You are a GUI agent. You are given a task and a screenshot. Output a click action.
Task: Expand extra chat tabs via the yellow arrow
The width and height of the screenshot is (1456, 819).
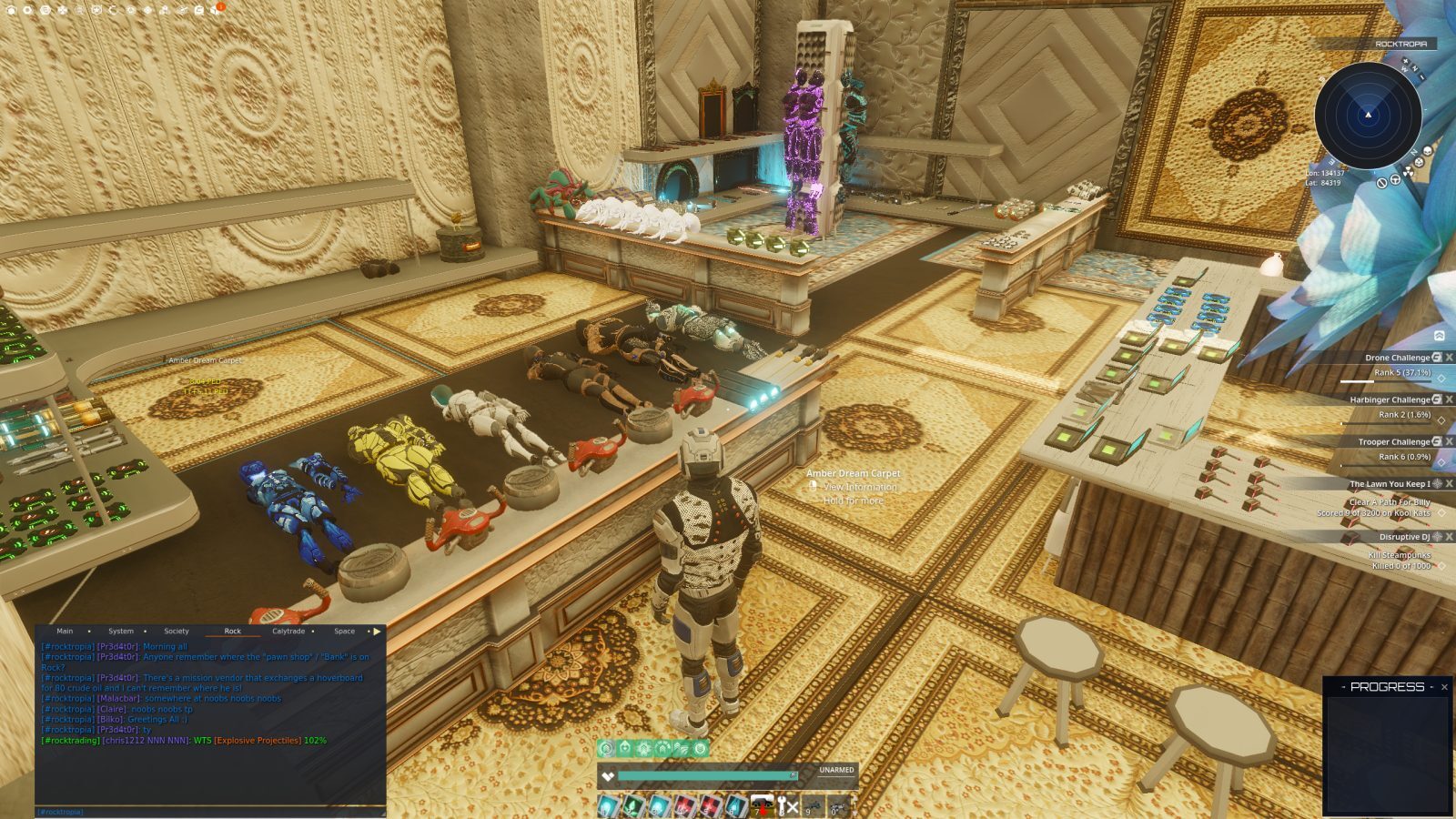click(x=377, y=631)
